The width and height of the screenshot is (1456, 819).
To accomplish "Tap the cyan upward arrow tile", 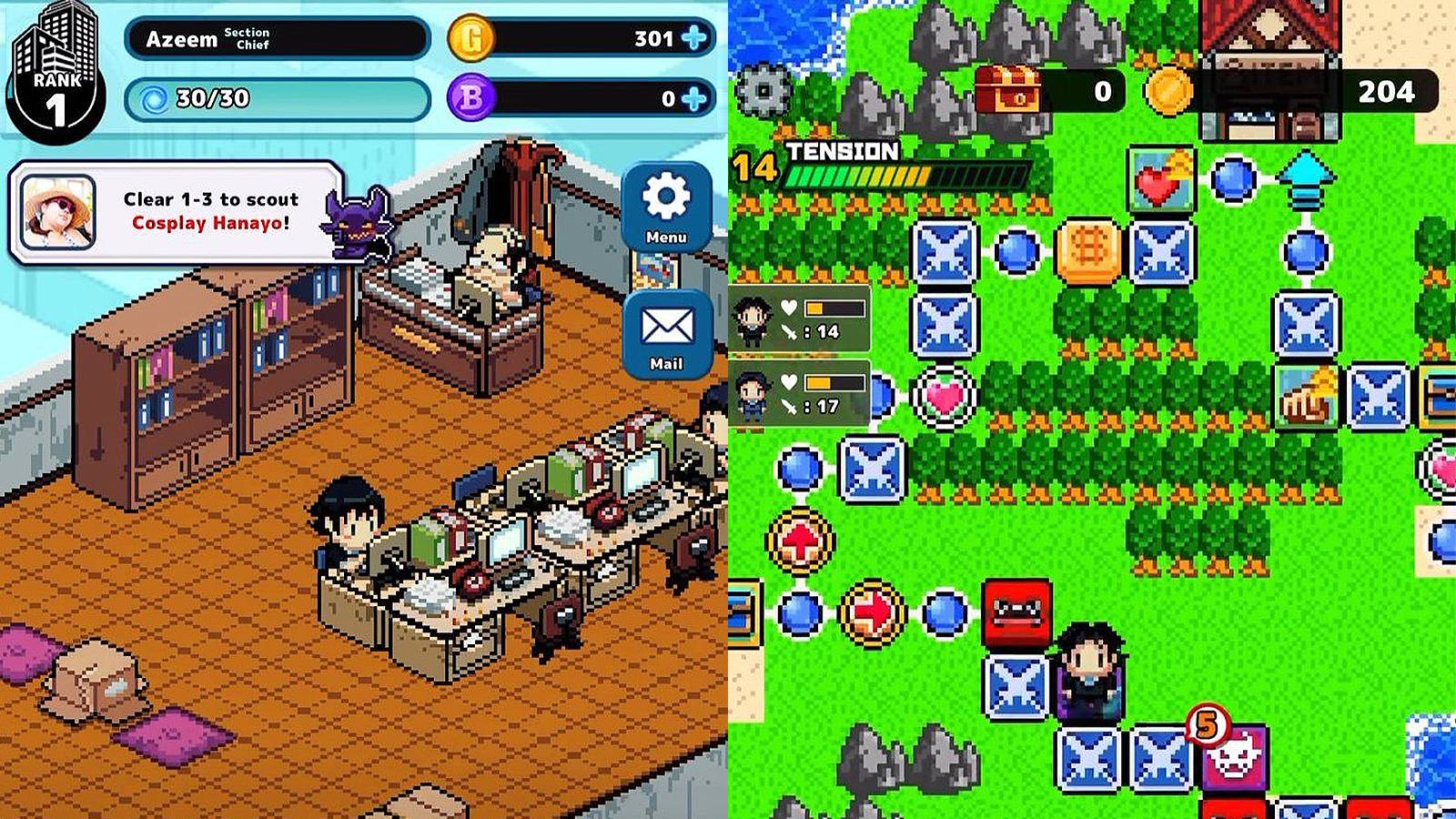I will pos(1305,177).
